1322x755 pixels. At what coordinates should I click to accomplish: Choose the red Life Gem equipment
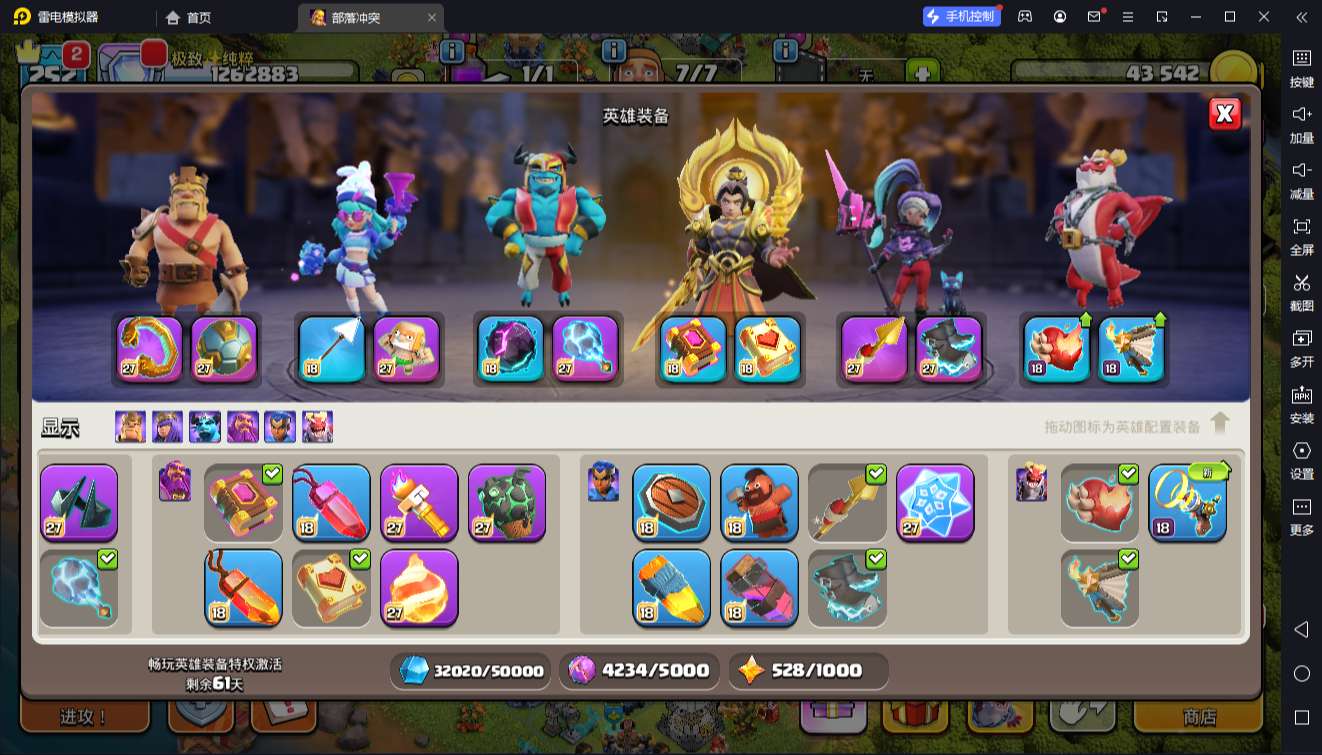[331, 502]
